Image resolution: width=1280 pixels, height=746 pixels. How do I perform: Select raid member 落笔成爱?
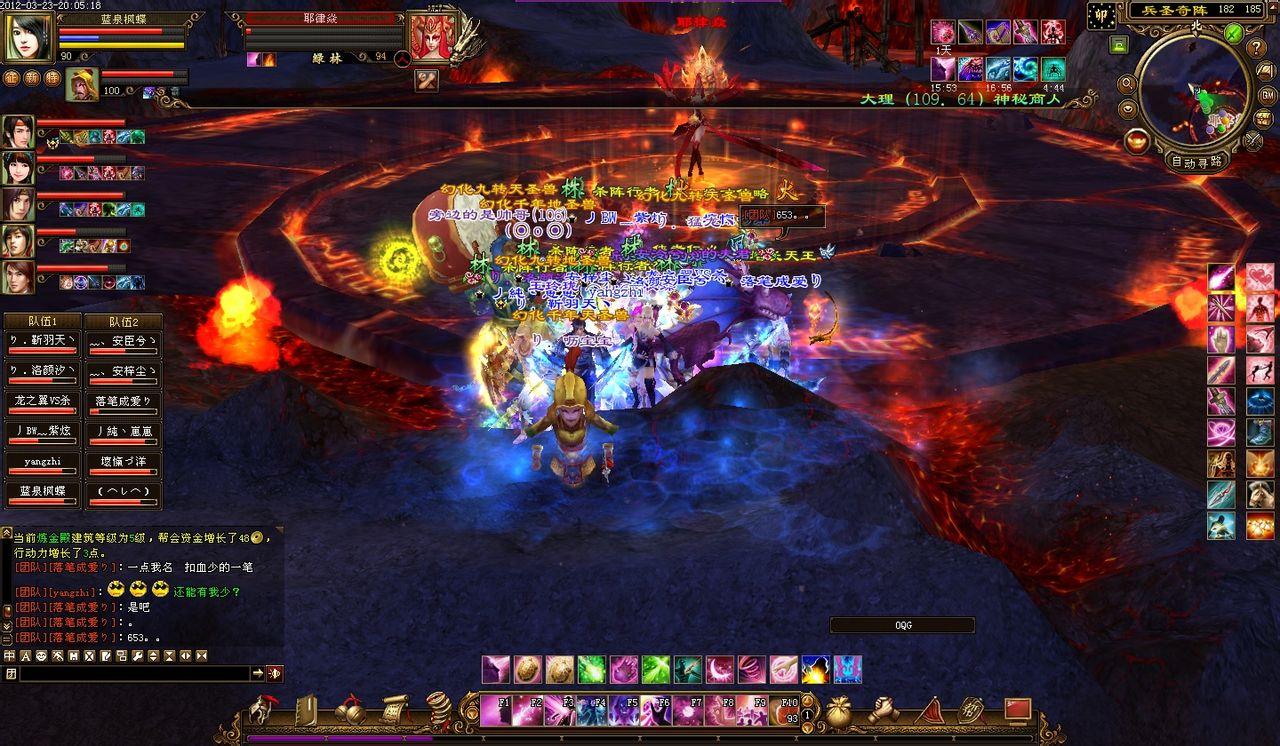[123, 401]
